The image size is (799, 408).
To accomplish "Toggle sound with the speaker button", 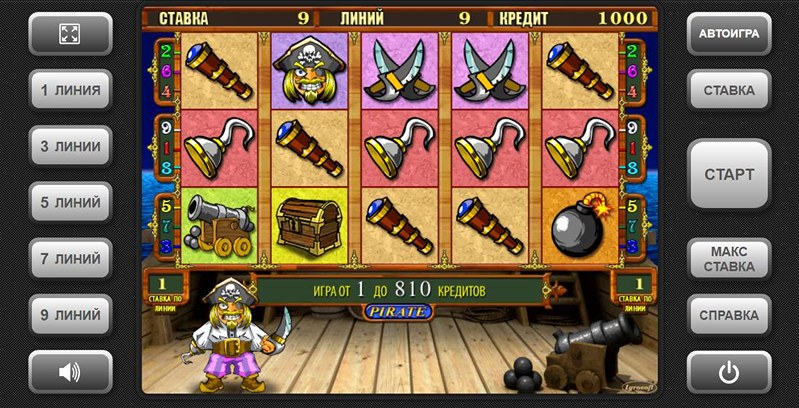I will tap(69, 372).
